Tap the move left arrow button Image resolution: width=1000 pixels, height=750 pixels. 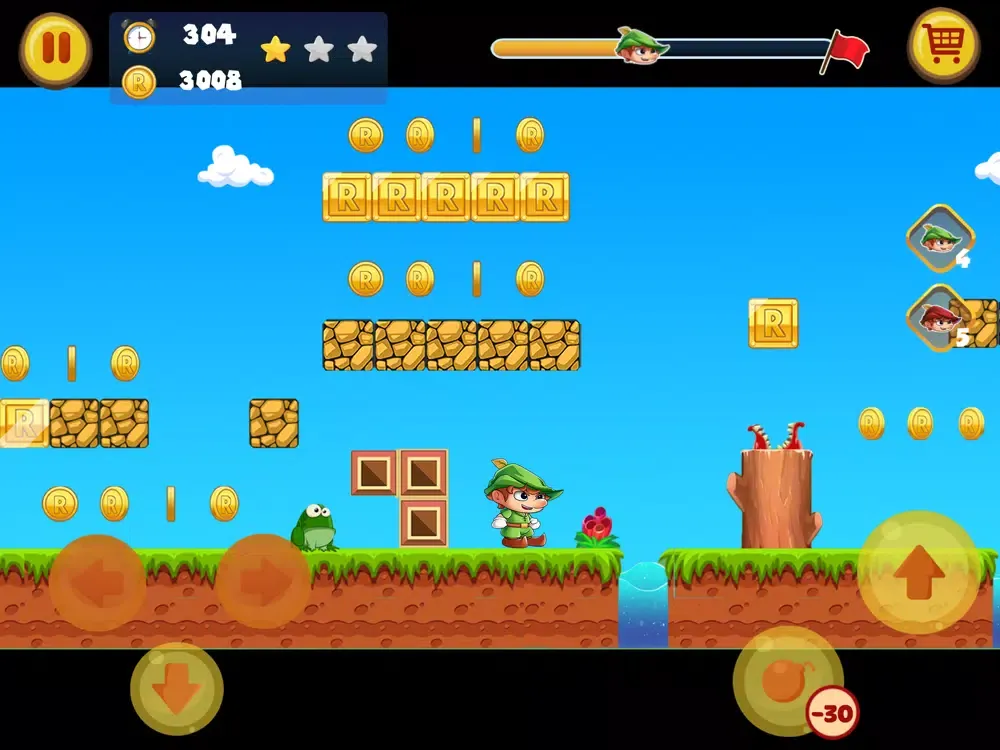pos(97,583)
